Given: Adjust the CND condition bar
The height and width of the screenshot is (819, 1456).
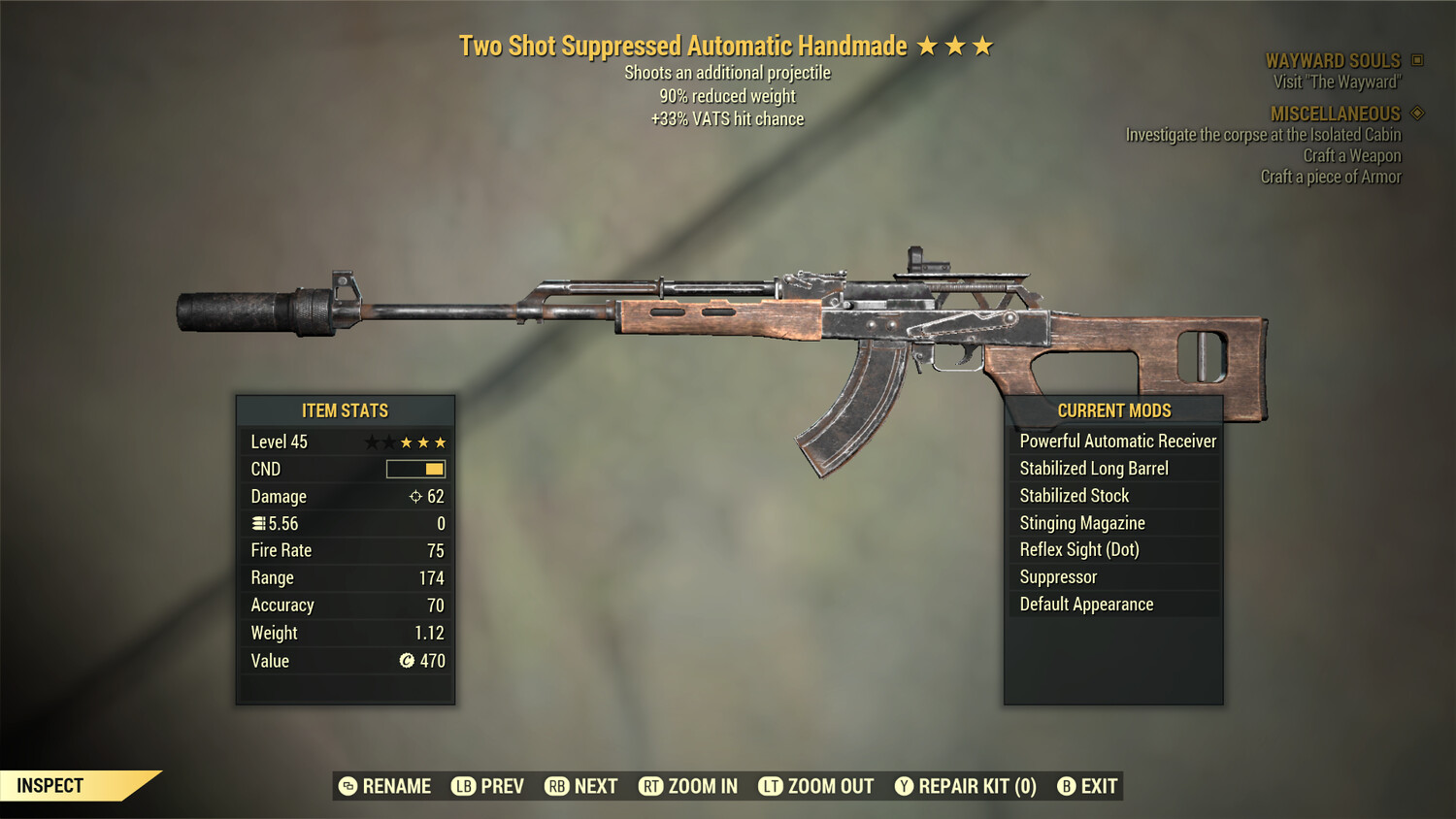Looking at the screenshot, I should [414, 469].
